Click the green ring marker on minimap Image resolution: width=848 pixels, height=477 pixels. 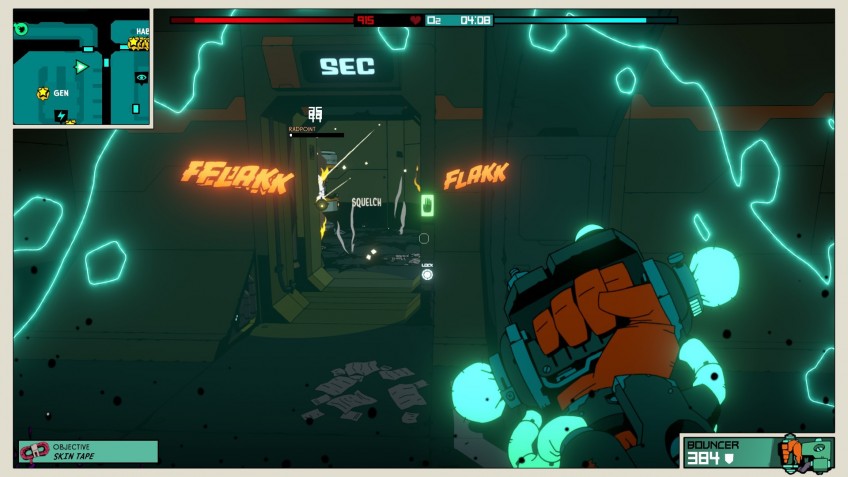pyautogui.click(x=21, y=29)
